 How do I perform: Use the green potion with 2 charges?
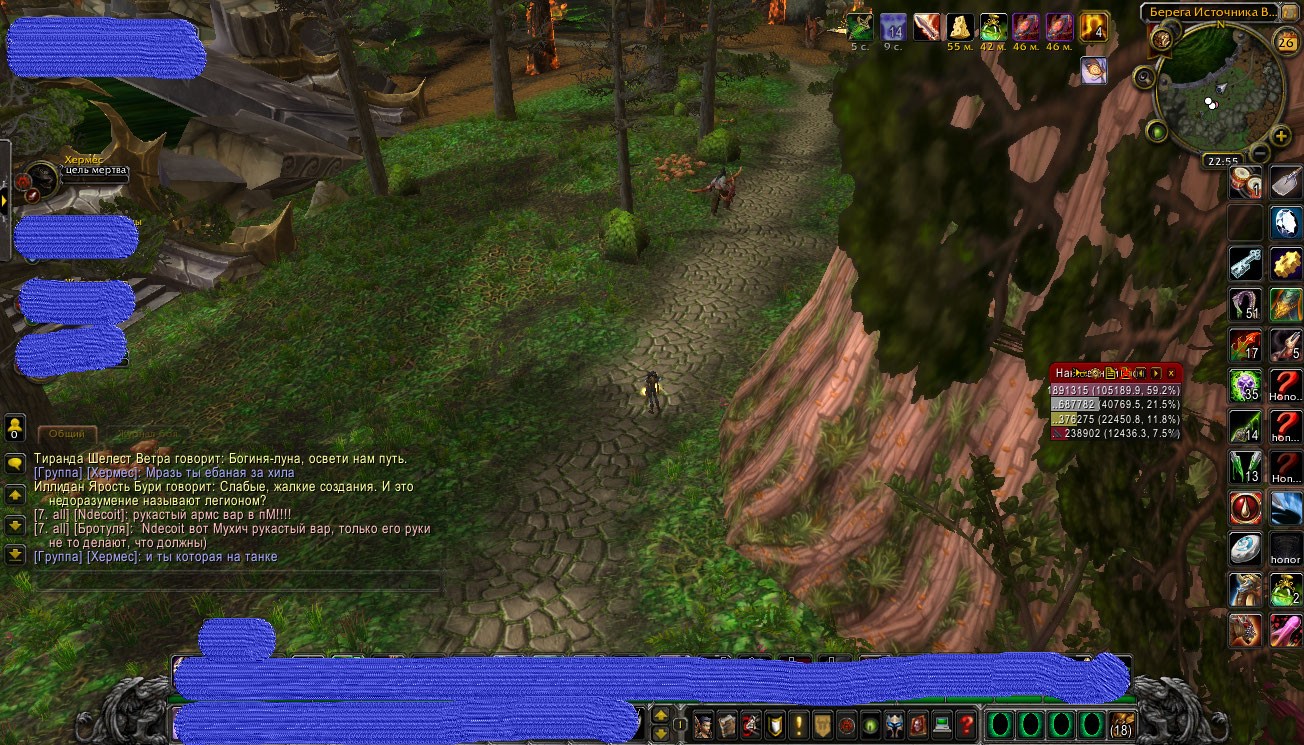(x=1286, y=590)
